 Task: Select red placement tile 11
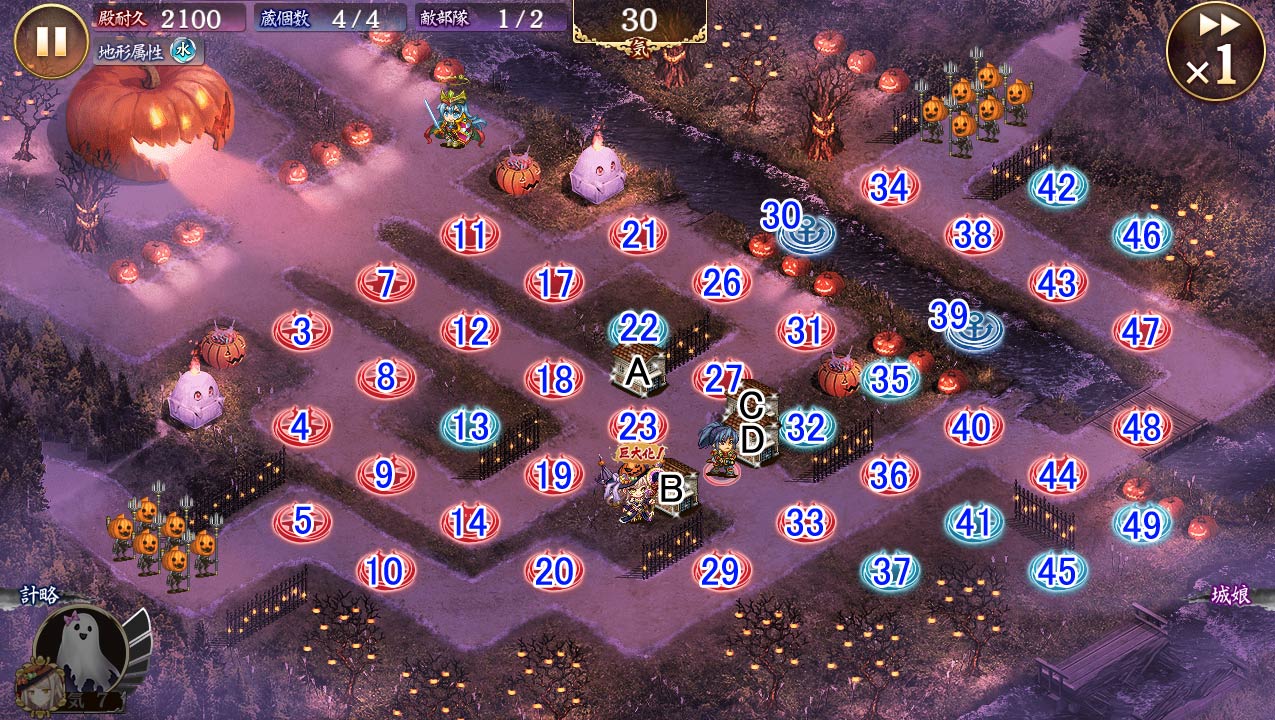(x=469, y=237)
